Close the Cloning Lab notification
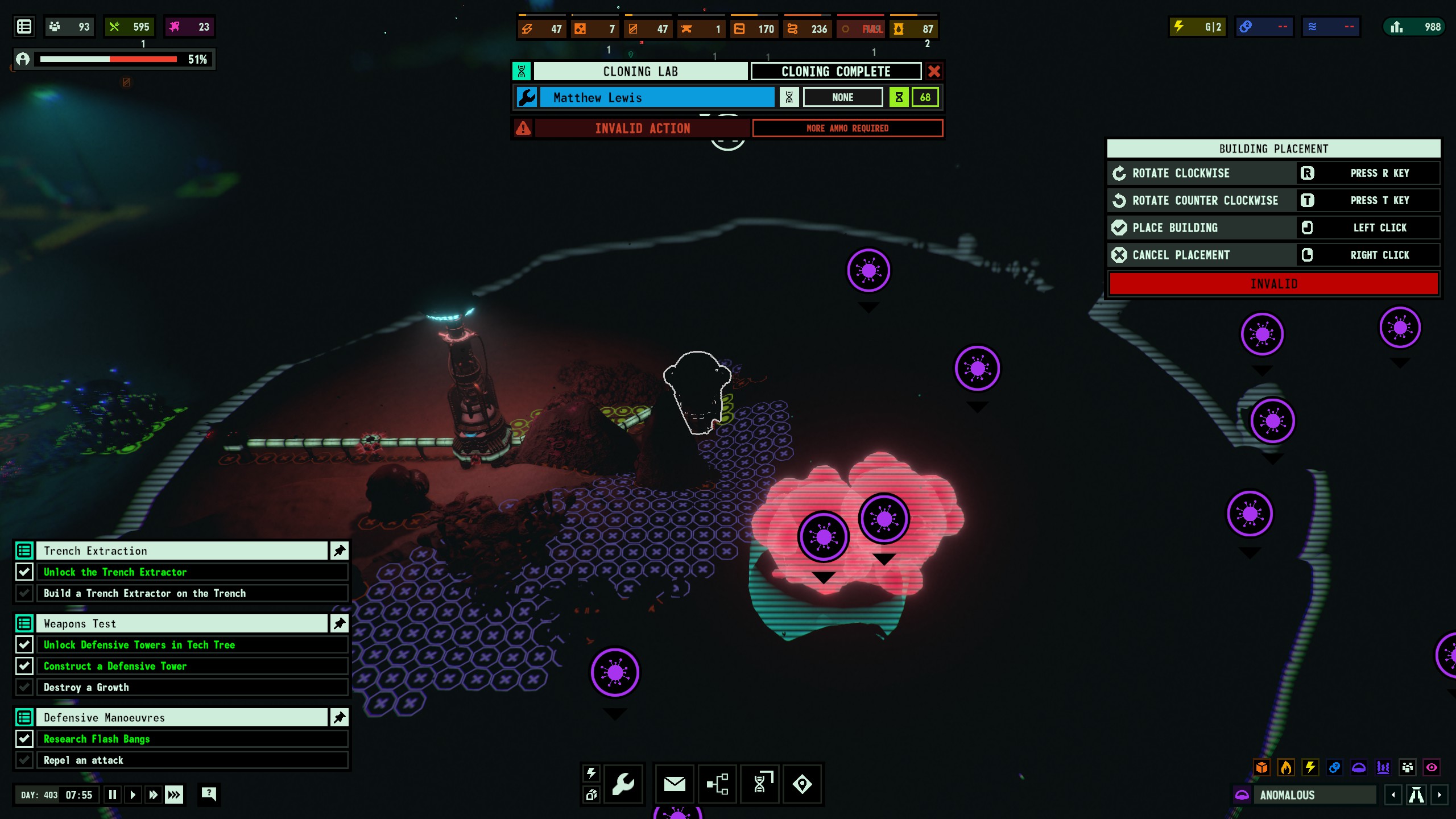Screen dimensions: 1456x819 [934, 72]
